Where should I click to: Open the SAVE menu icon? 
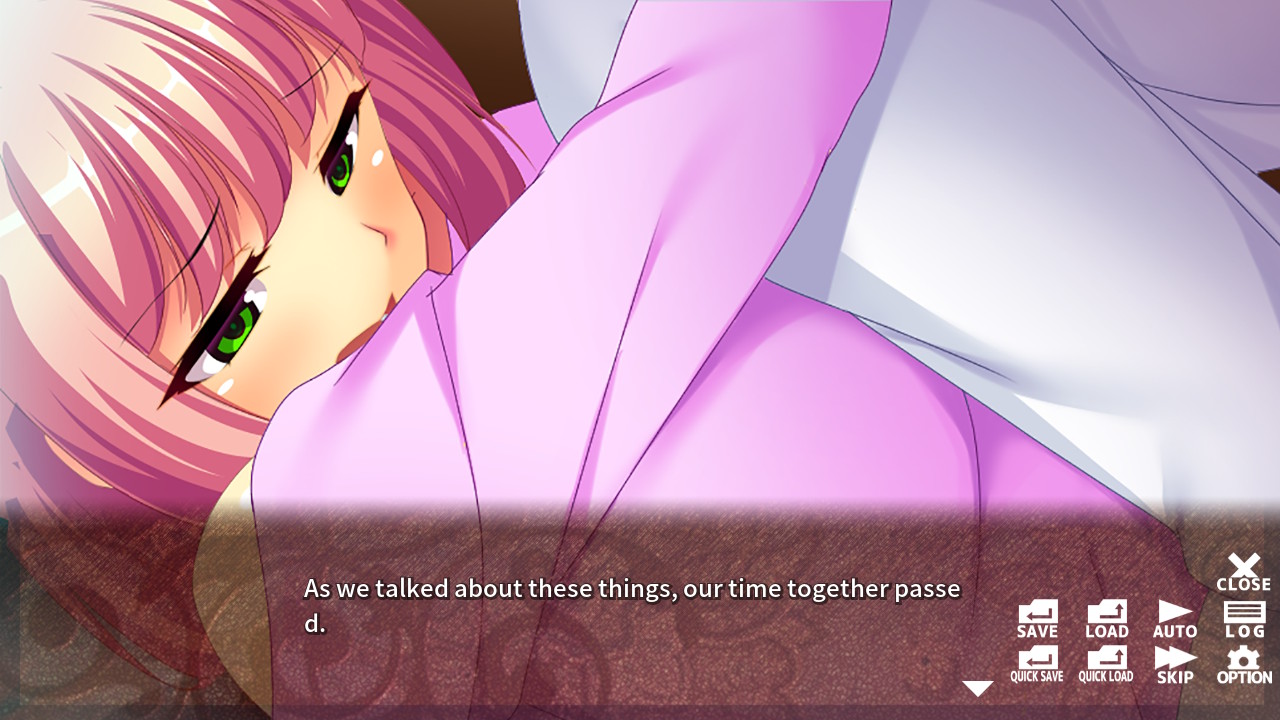(1037, 618)
